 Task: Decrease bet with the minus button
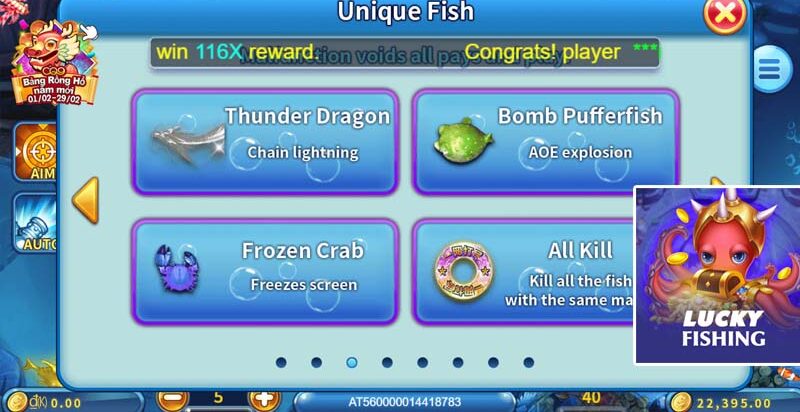tap(172, 400)
